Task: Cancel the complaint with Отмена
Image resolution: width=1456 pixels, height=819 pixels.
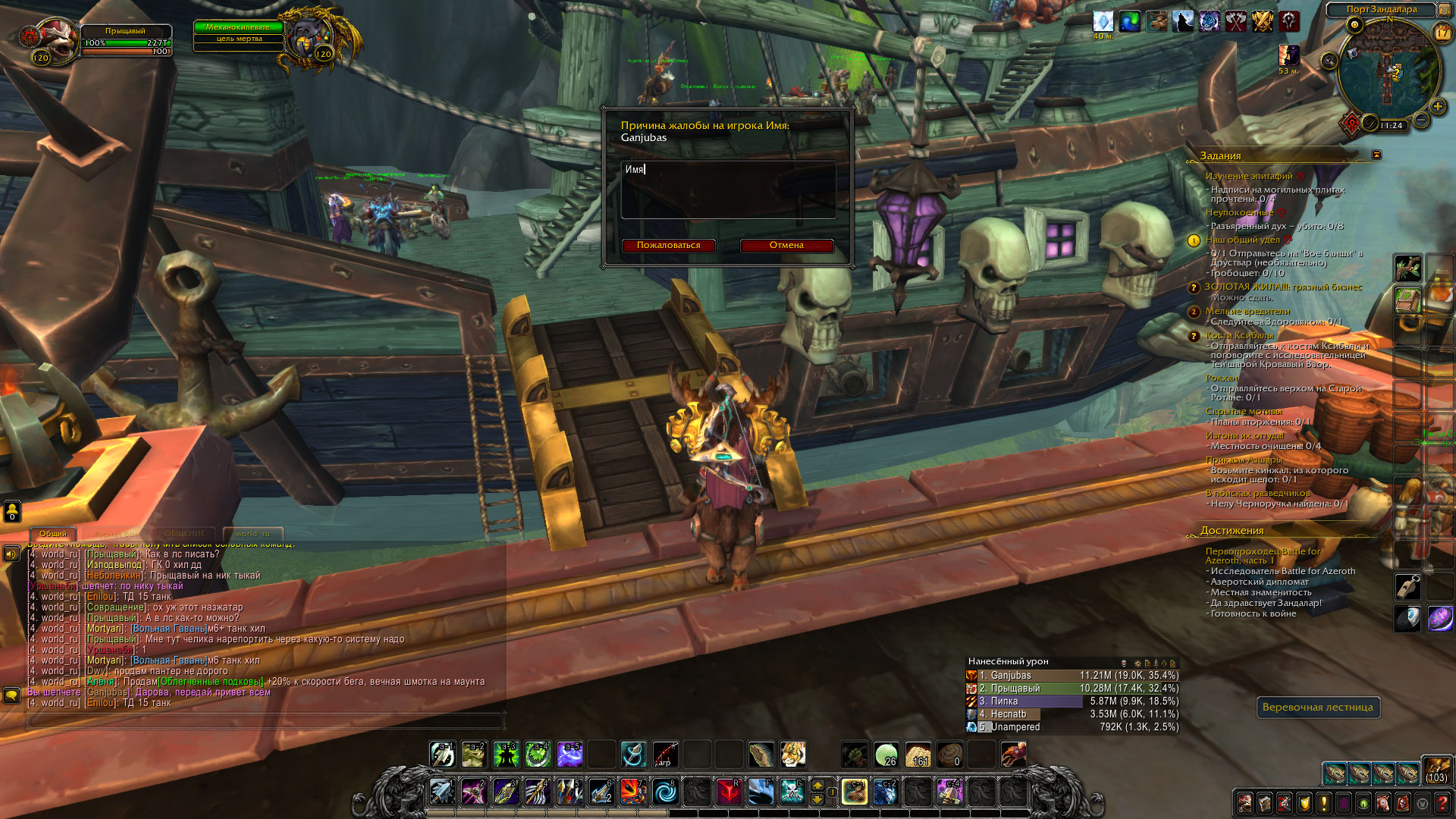Action: pos(786,245)
